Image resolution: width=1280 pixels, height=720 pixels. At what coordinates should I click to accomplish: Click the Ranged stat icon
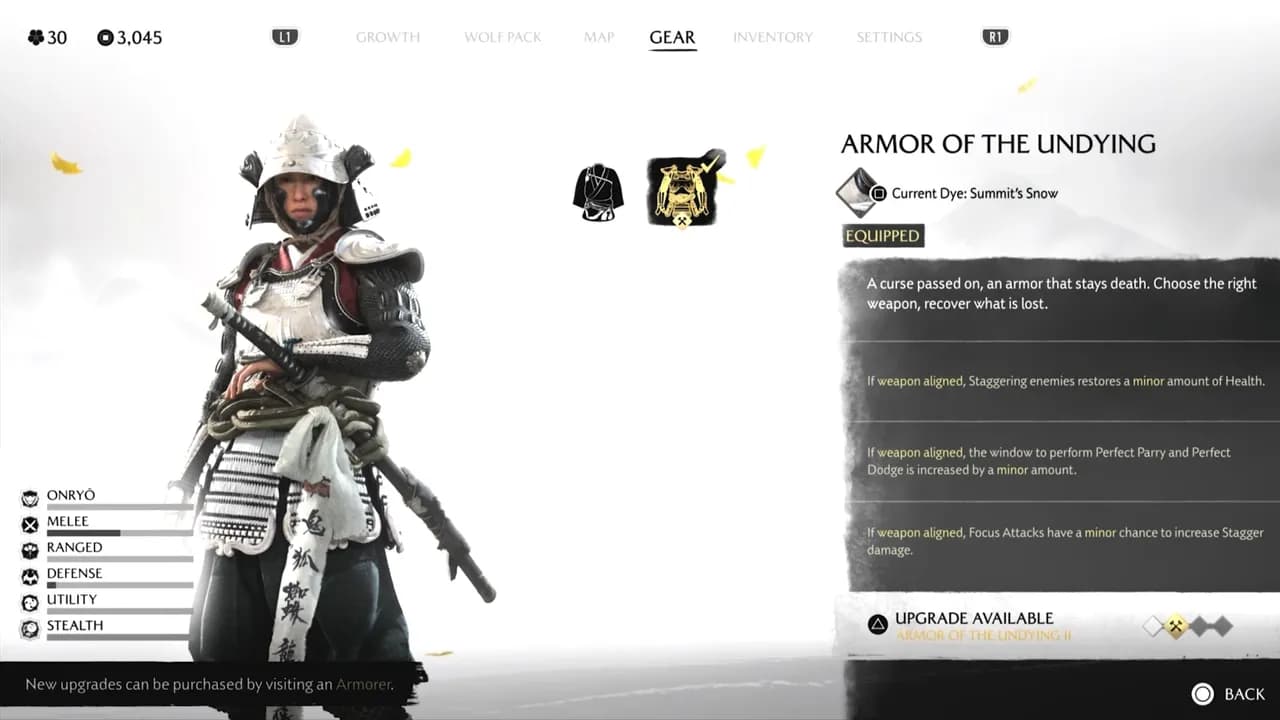coord(28,547)
